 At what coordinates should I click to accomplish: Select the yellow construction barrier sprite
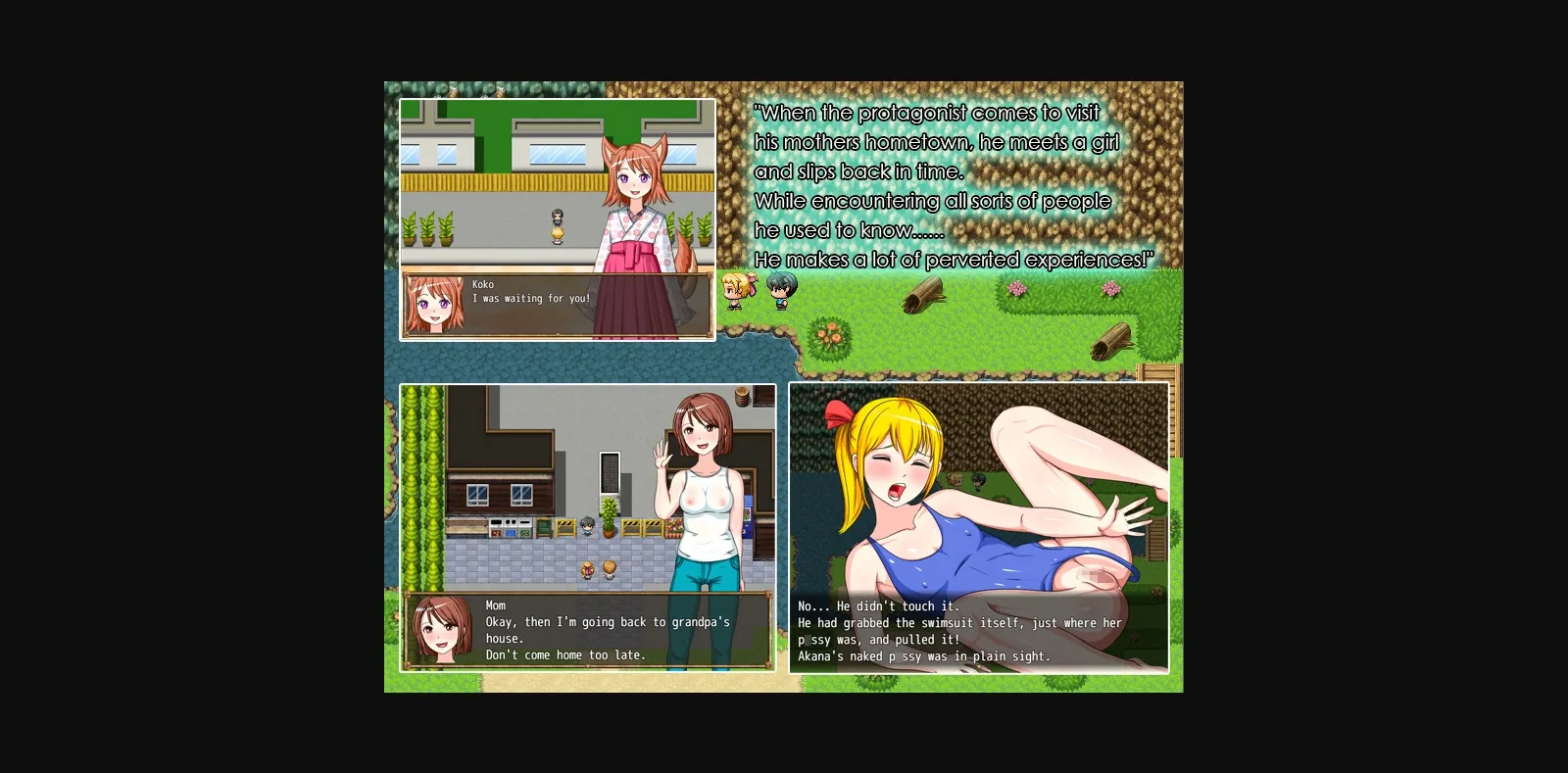(x=564, y=527)
